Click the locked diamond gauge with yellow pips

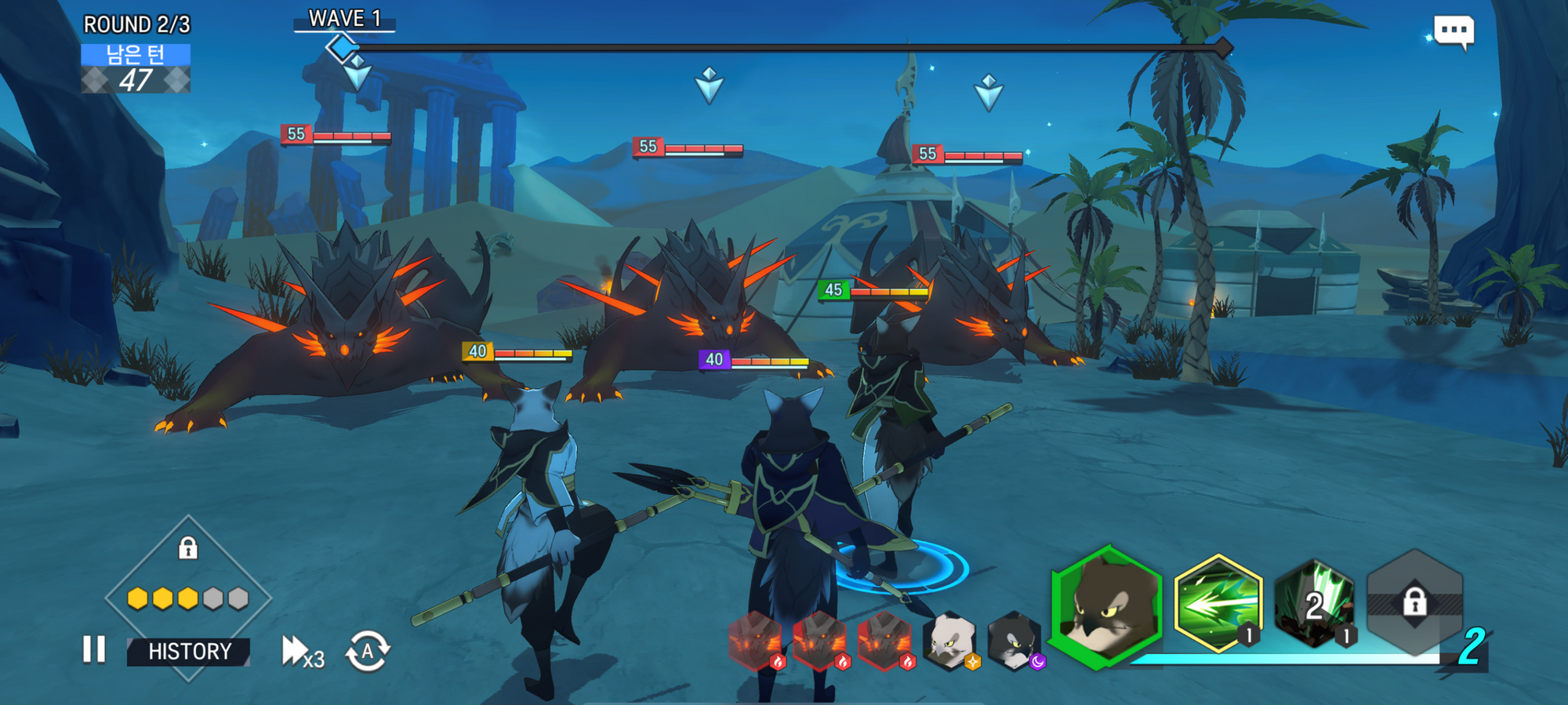188,580
